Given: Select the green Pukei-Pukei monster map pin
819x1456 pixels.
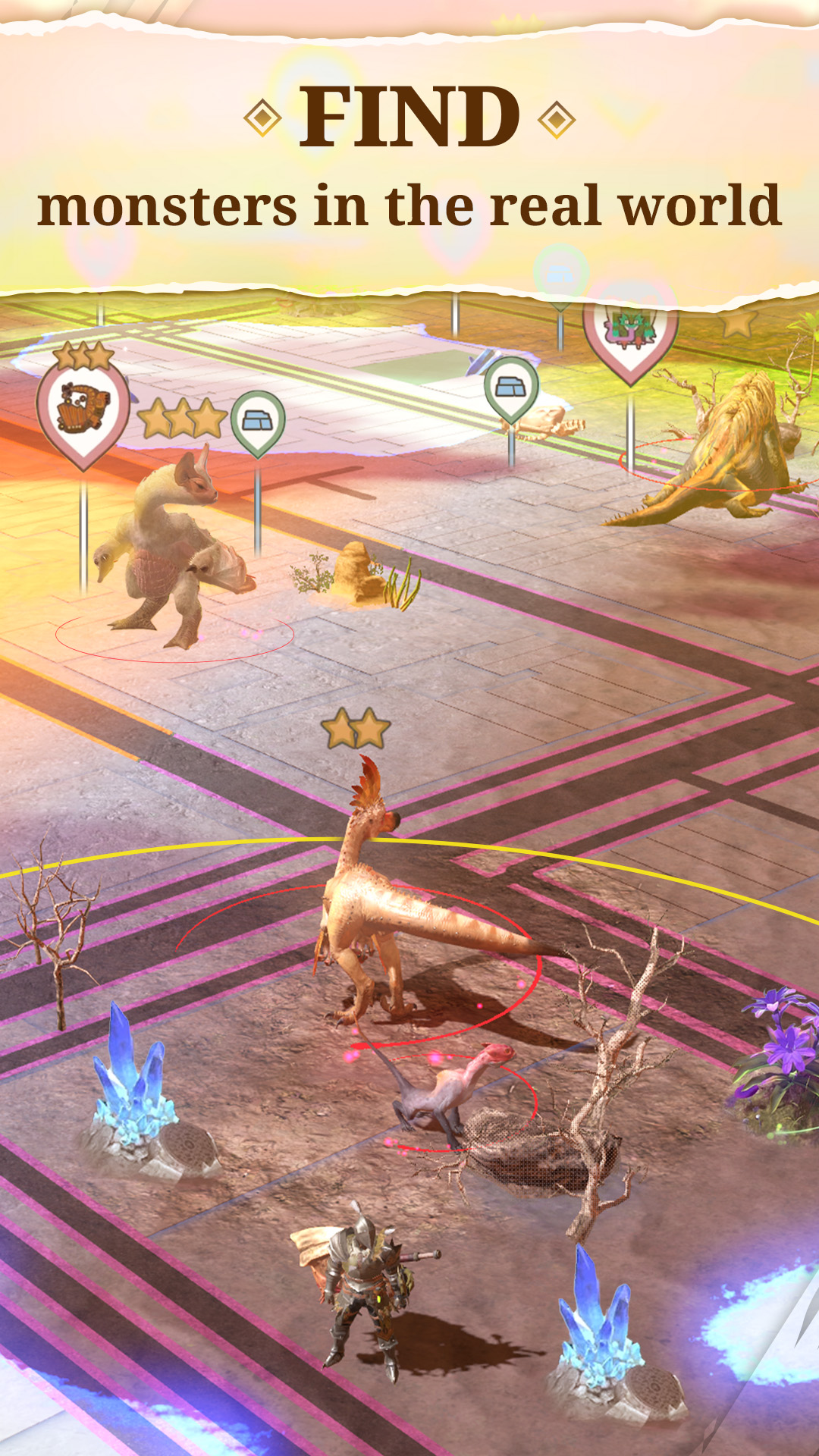Looking at the screenshot, I should [629, 334].
